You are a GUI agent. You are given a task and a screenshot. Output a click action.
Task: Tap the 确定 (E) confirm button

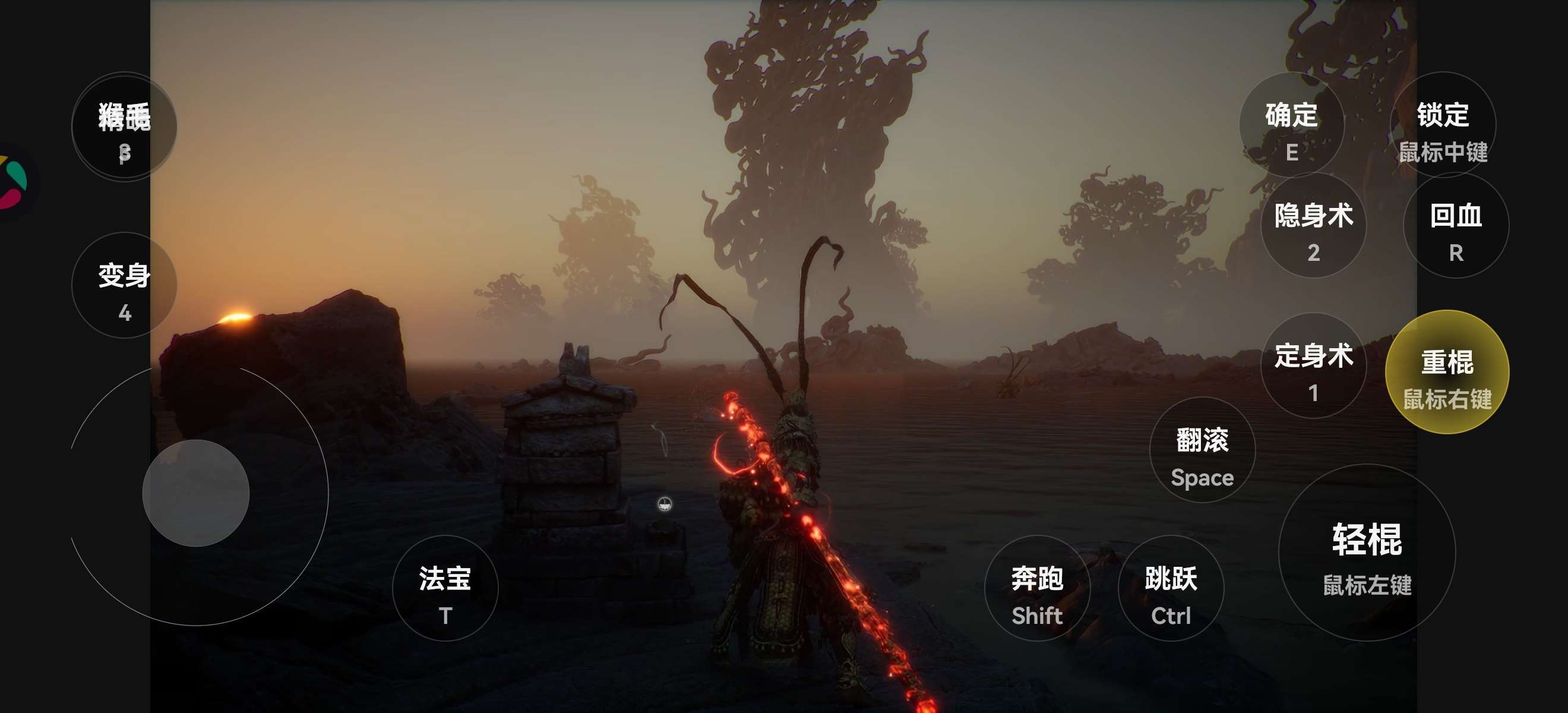[1291, 125]
